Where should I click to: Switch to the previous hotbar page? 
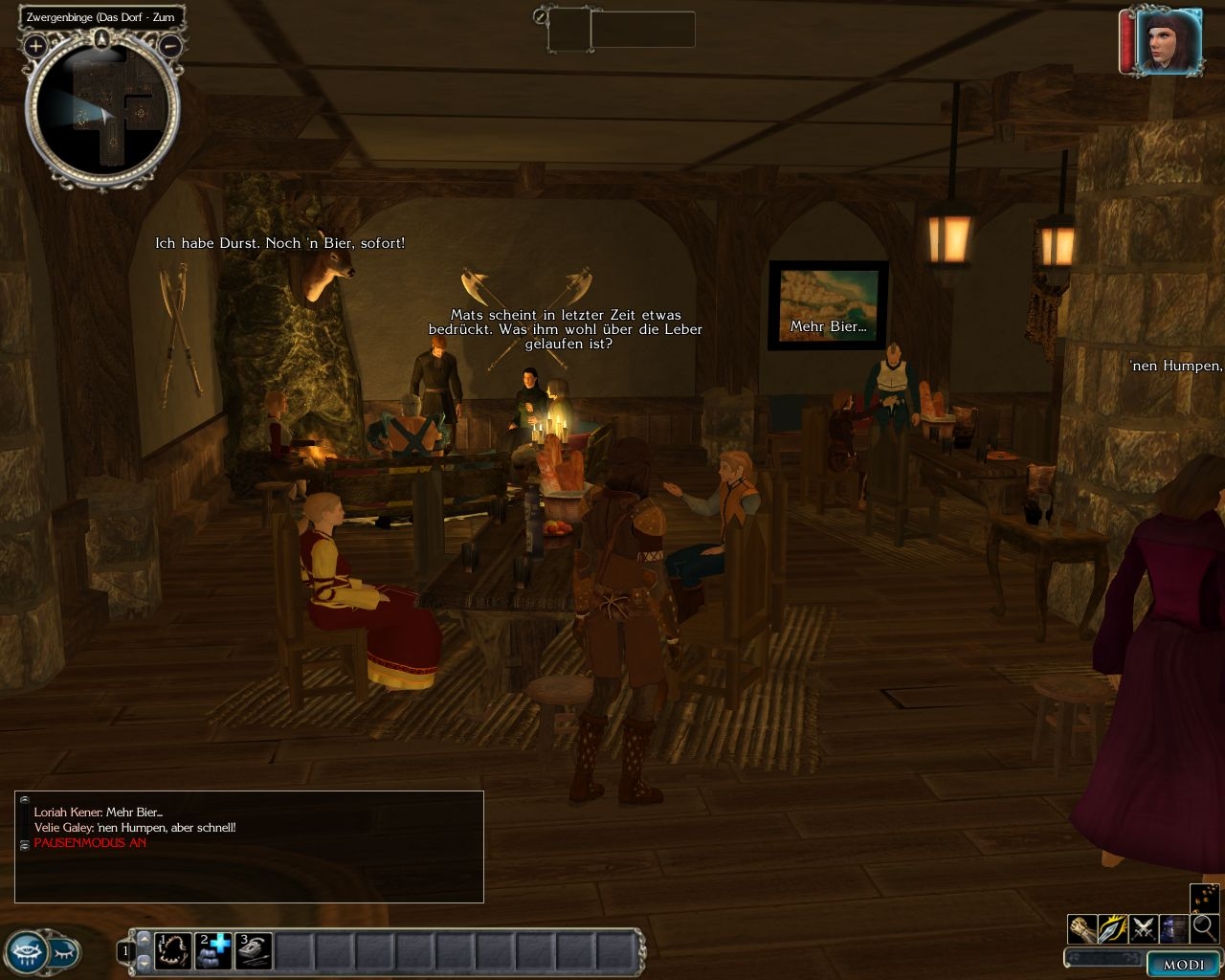pos(145,940)
